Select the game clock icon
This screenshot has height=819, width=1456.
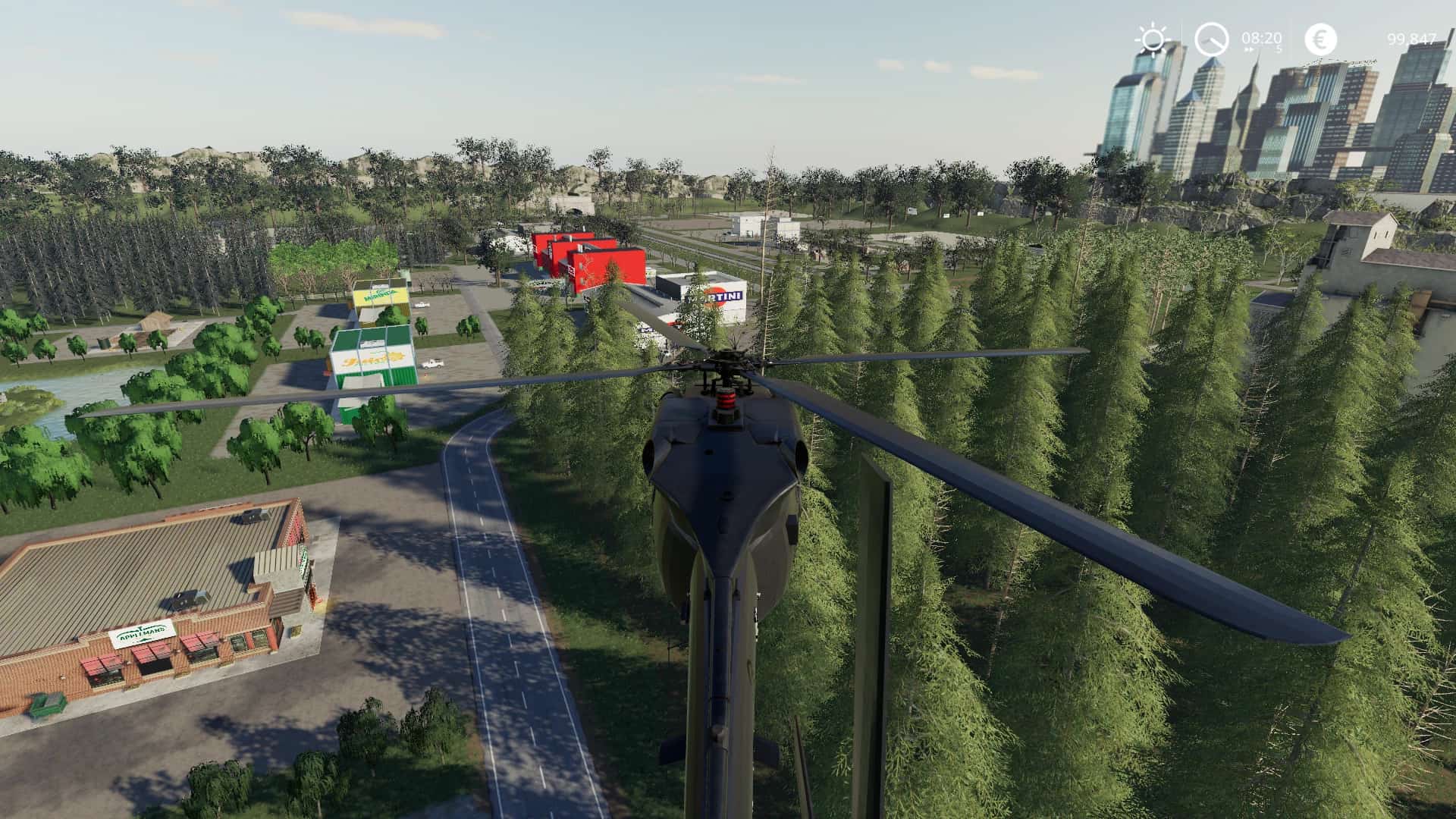point(1211,39)
